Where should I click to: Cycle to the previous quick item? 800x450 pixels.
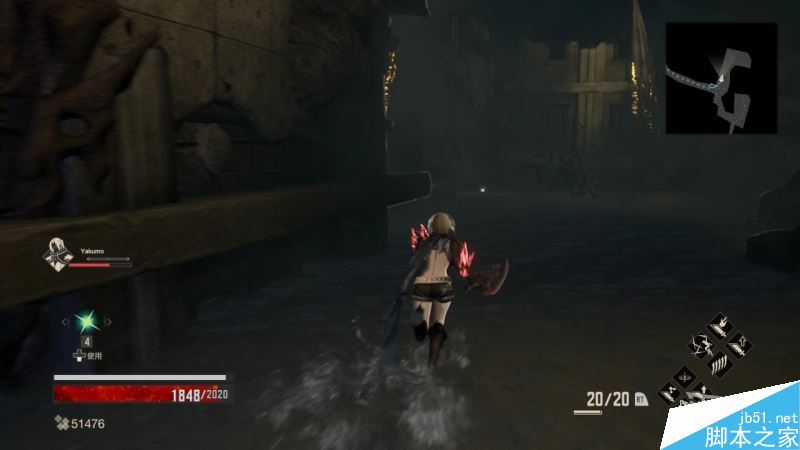point(64,321)
